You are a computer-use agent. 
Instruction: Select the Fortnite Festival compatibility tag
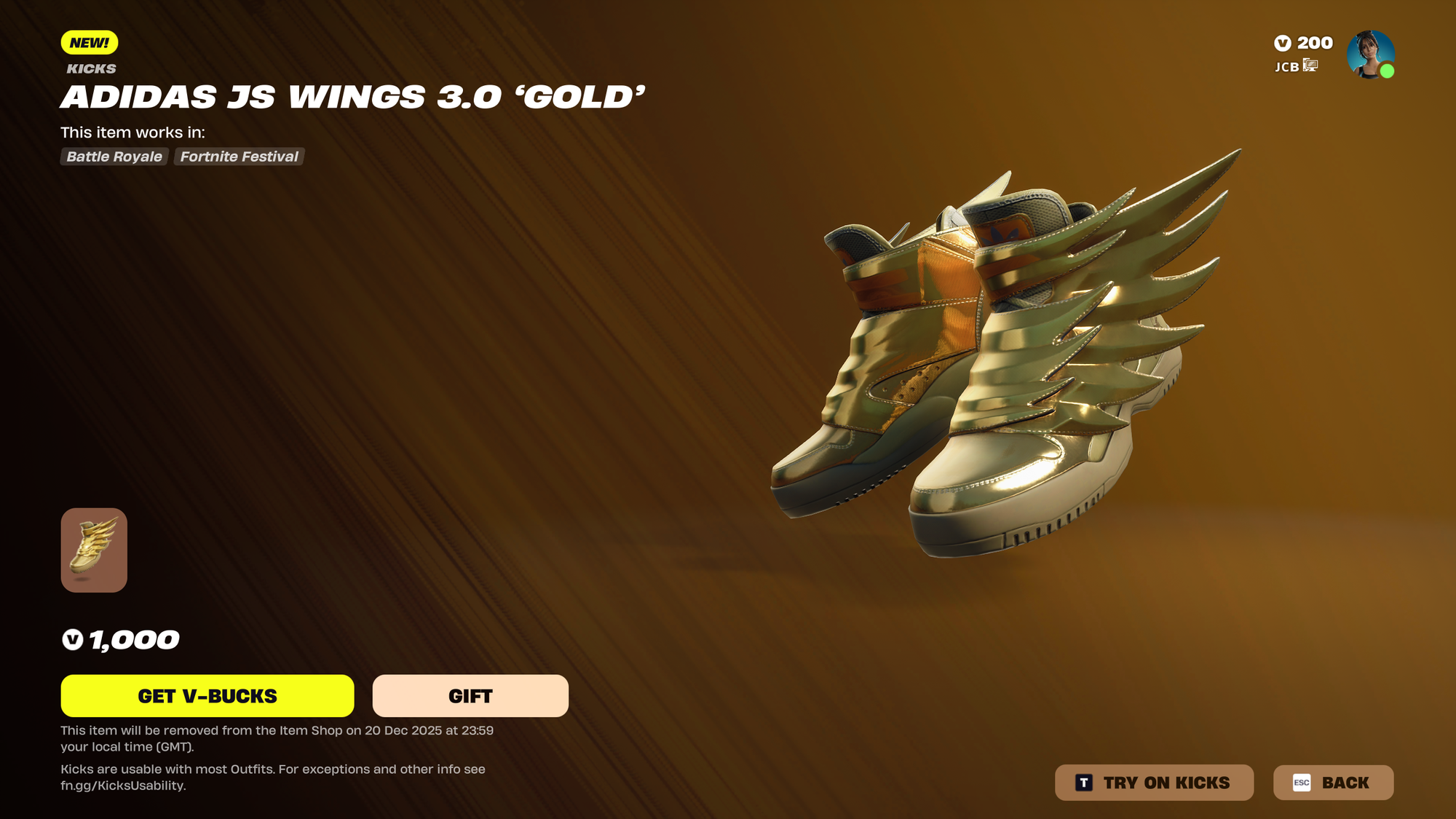pos(239,157)
